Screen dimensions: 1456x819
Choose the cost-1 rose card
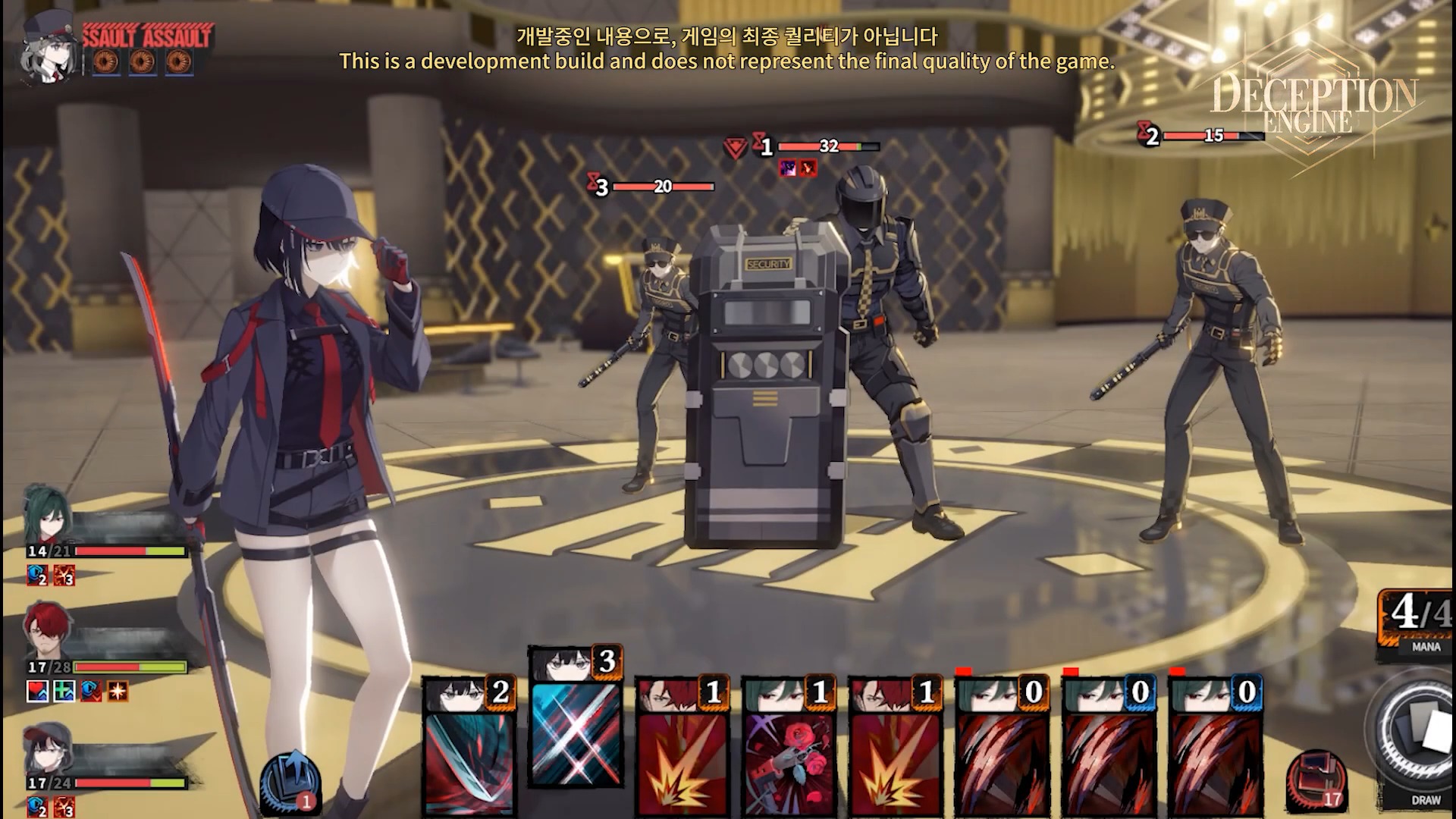pyautogui.click(x=788, y=751)
